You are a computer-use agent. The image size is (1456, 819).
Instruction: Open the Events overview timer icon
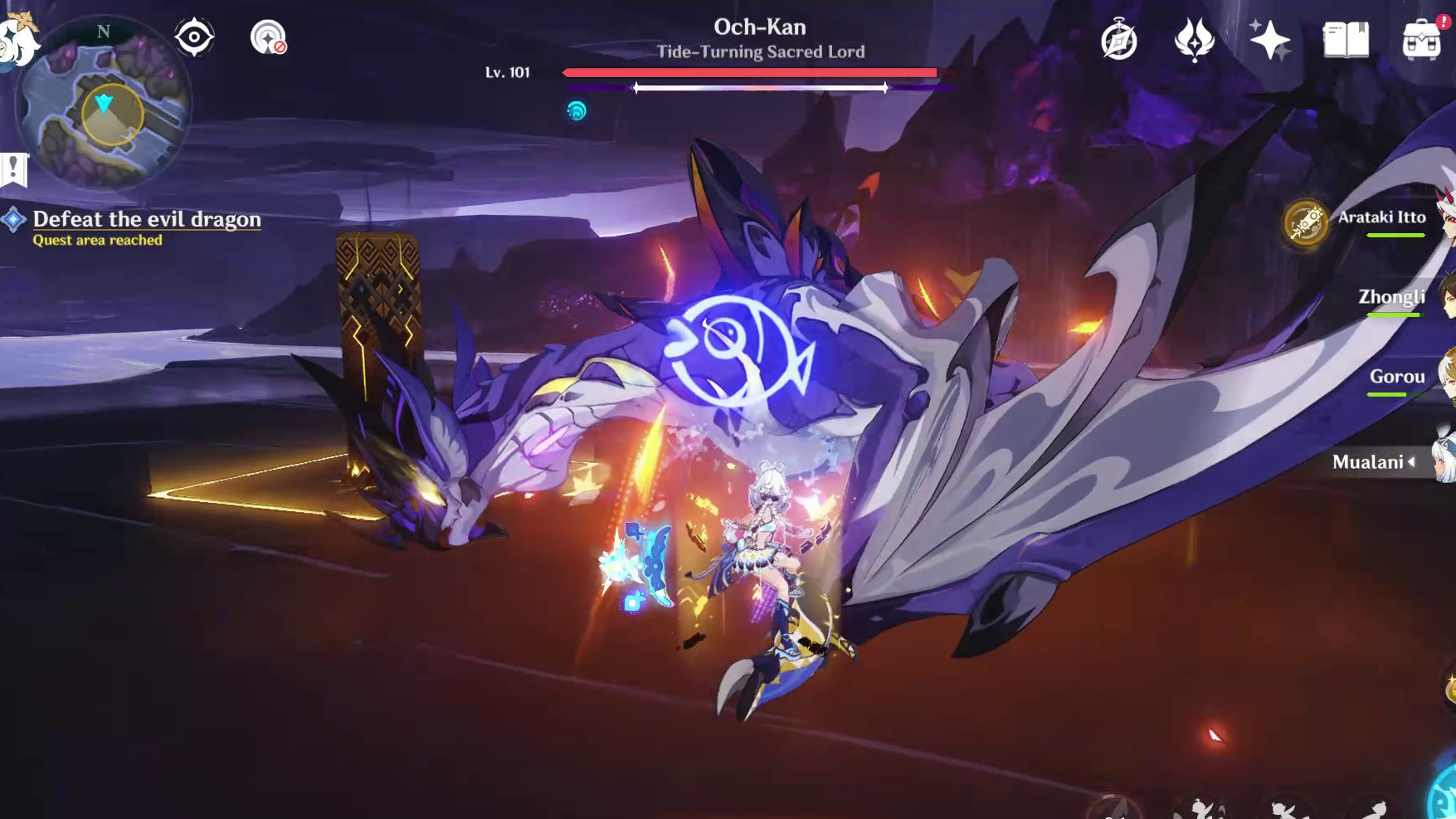[1117, 37]
